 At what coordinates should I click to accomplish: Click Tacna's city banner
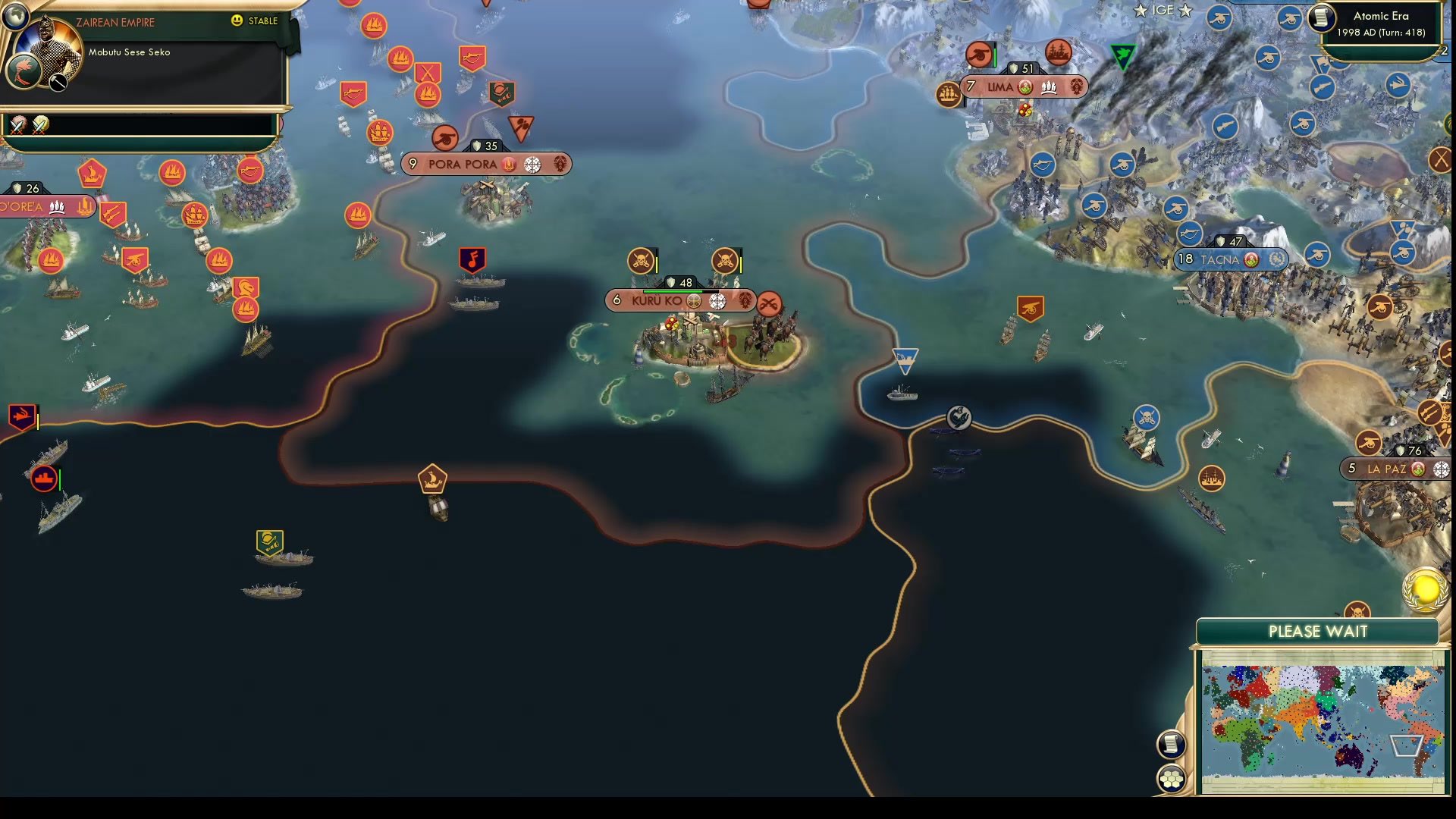click(1228, 259)
